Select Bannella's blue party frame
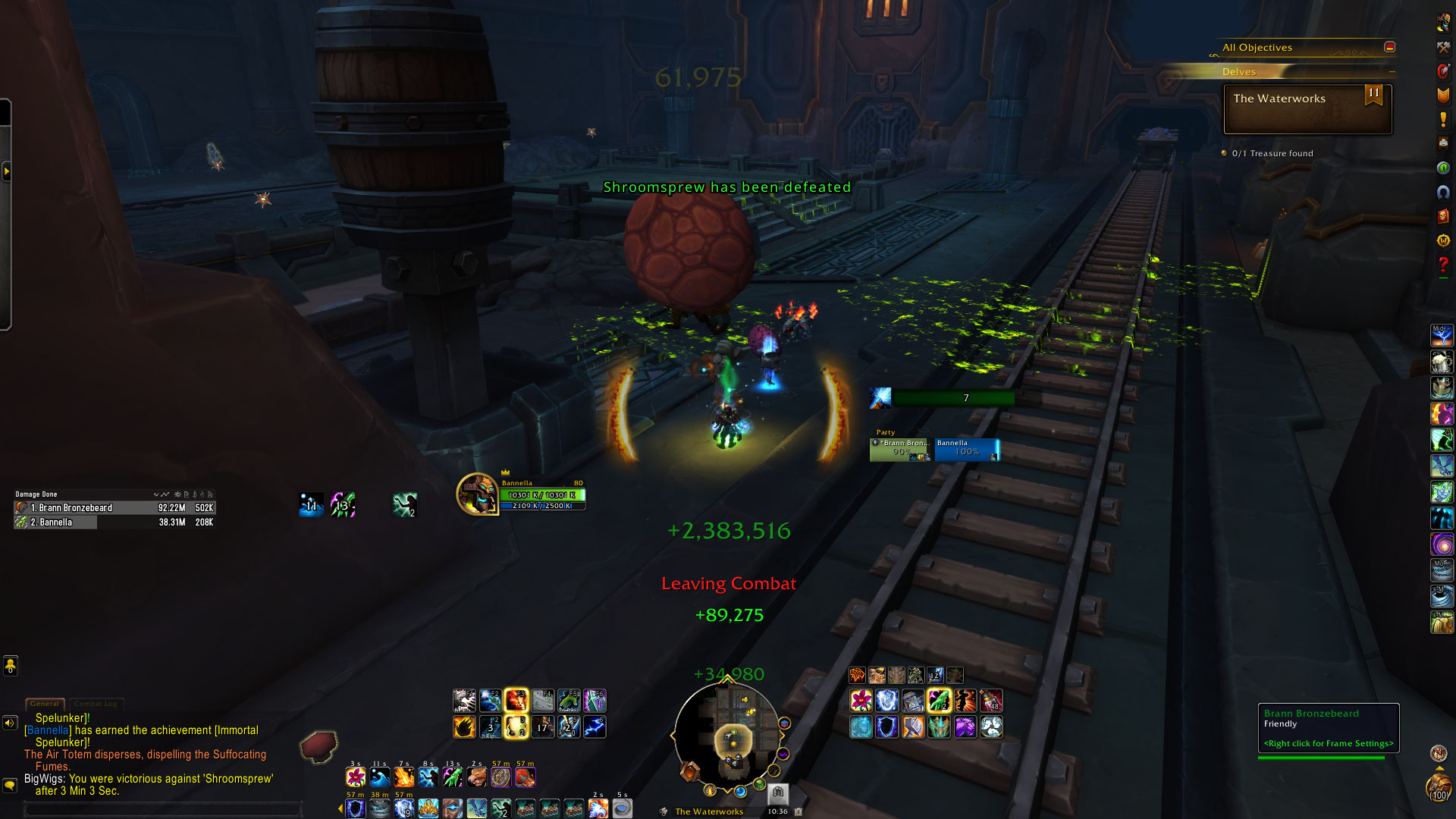This screenshot has height=819, width=1456. pyautogui.click(x=967, y=450)
